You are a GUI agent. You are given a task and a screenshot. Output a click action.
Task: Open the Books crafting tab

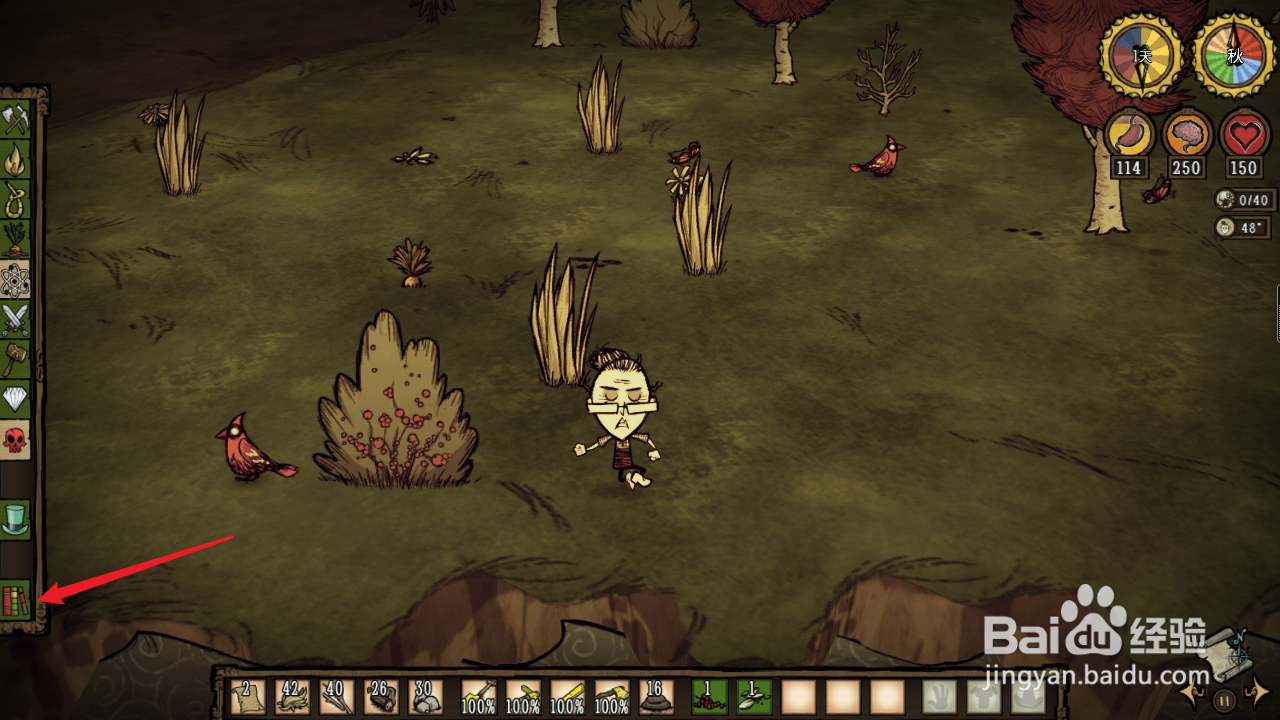15,601
